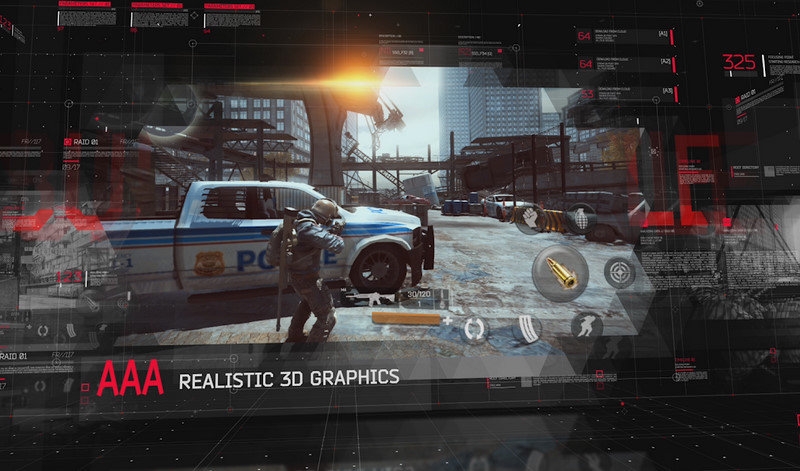Image resolution: width=800 pixels, height=471 pixels.
Task: Throw a grenade with the grenade button
Action: click(582, 220)
